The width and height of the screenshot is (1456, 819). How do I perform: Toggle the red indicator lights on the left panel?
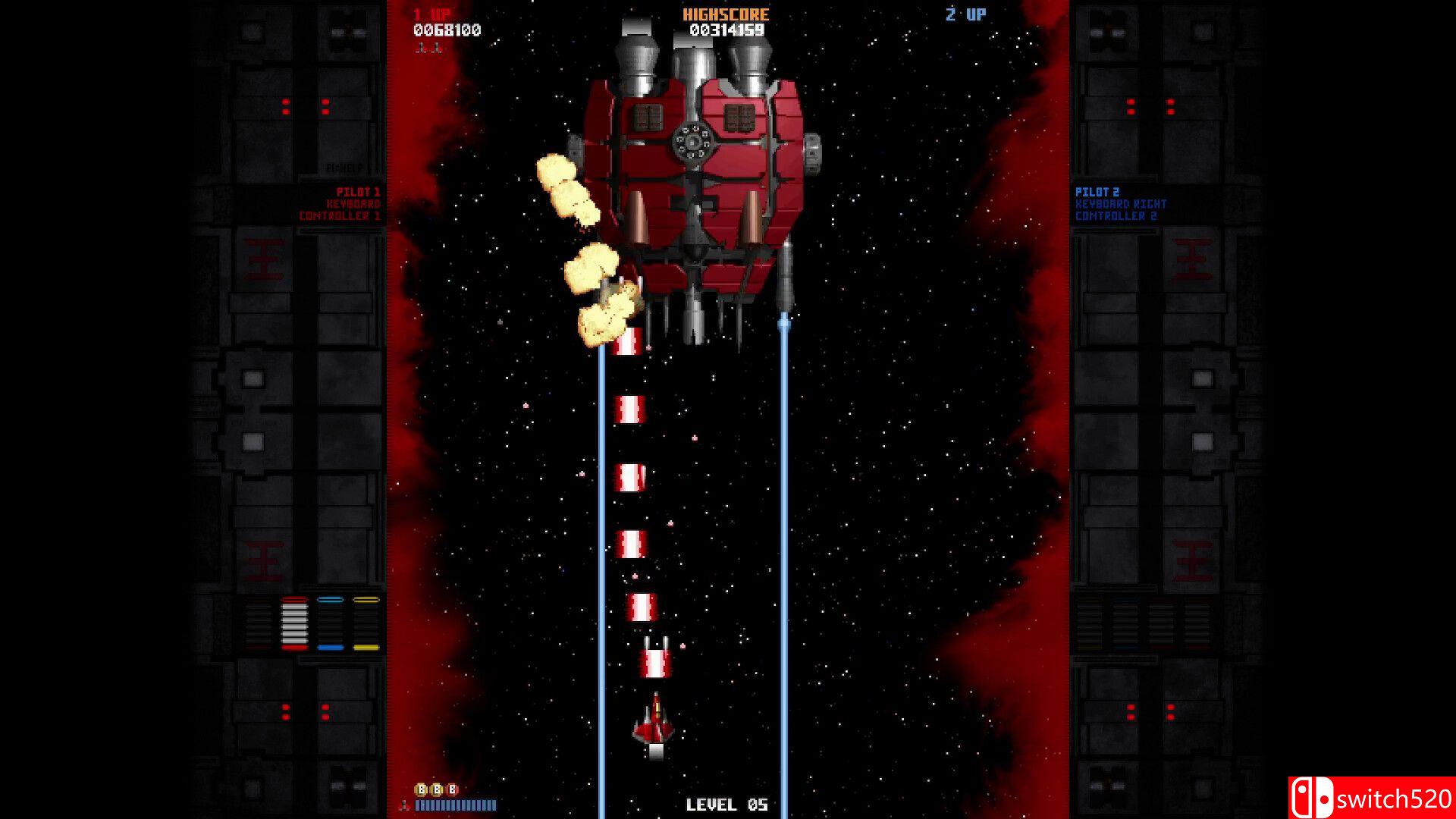coord(307,106)
